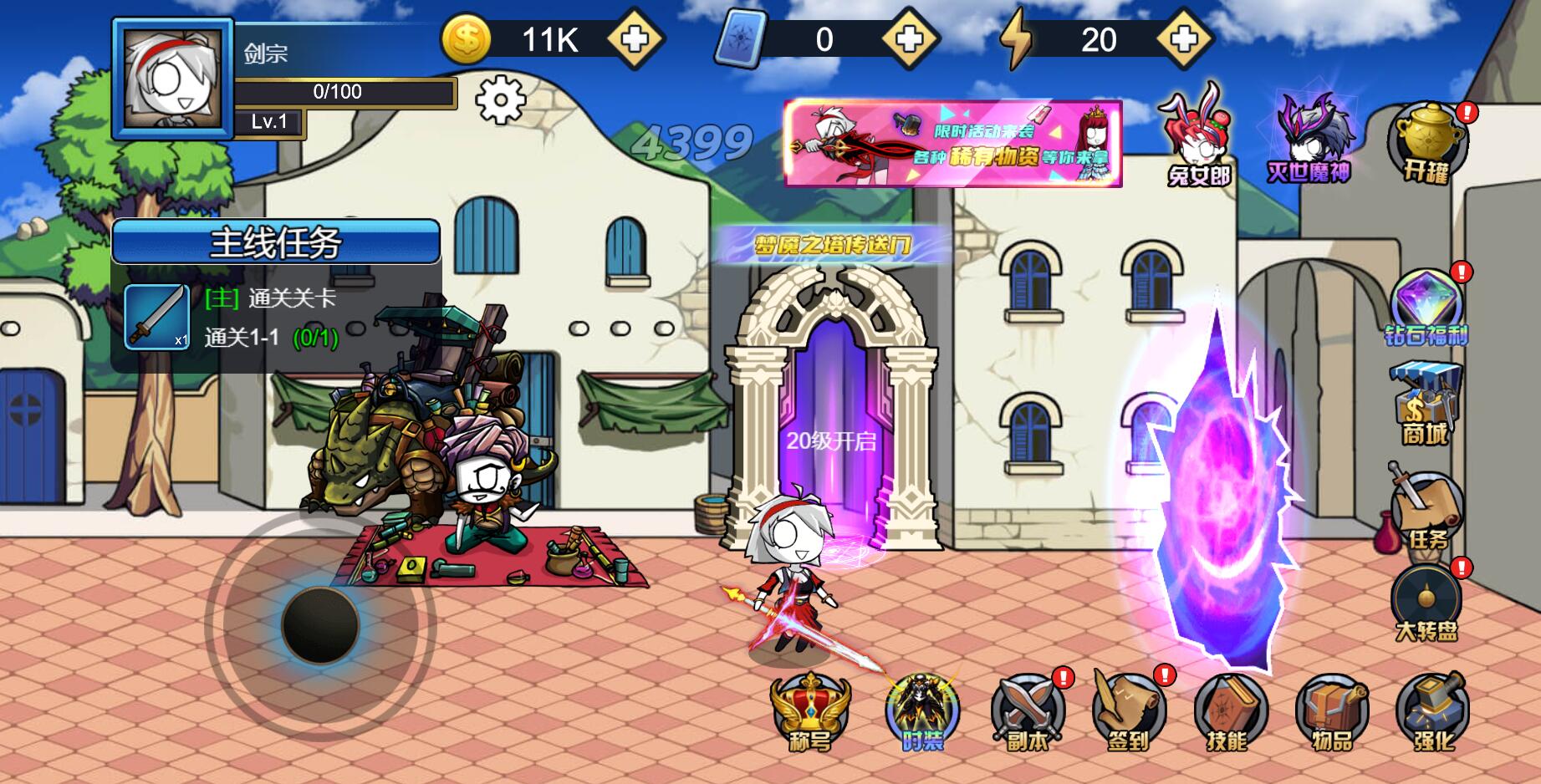Add more gold coins with plus button
1541x784 pixels.
pos(635,39)
